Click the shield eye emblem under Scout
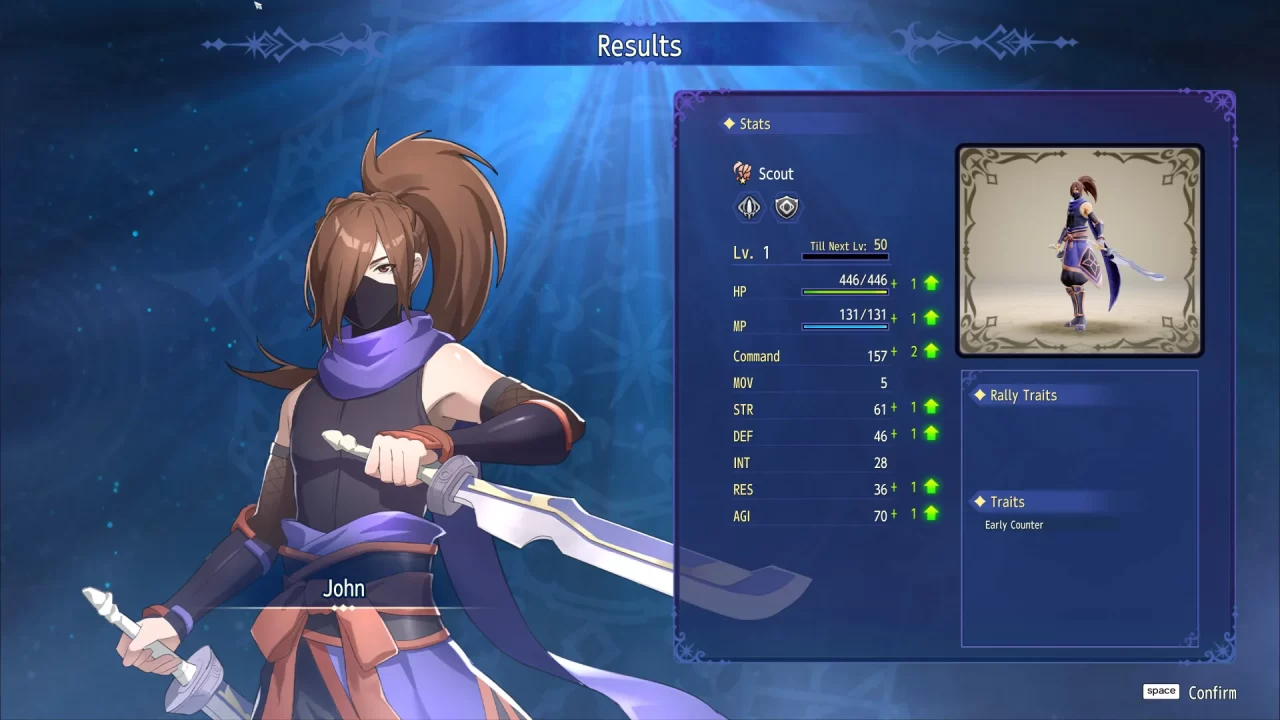1280x720 pixels. (x=786, y=206)
